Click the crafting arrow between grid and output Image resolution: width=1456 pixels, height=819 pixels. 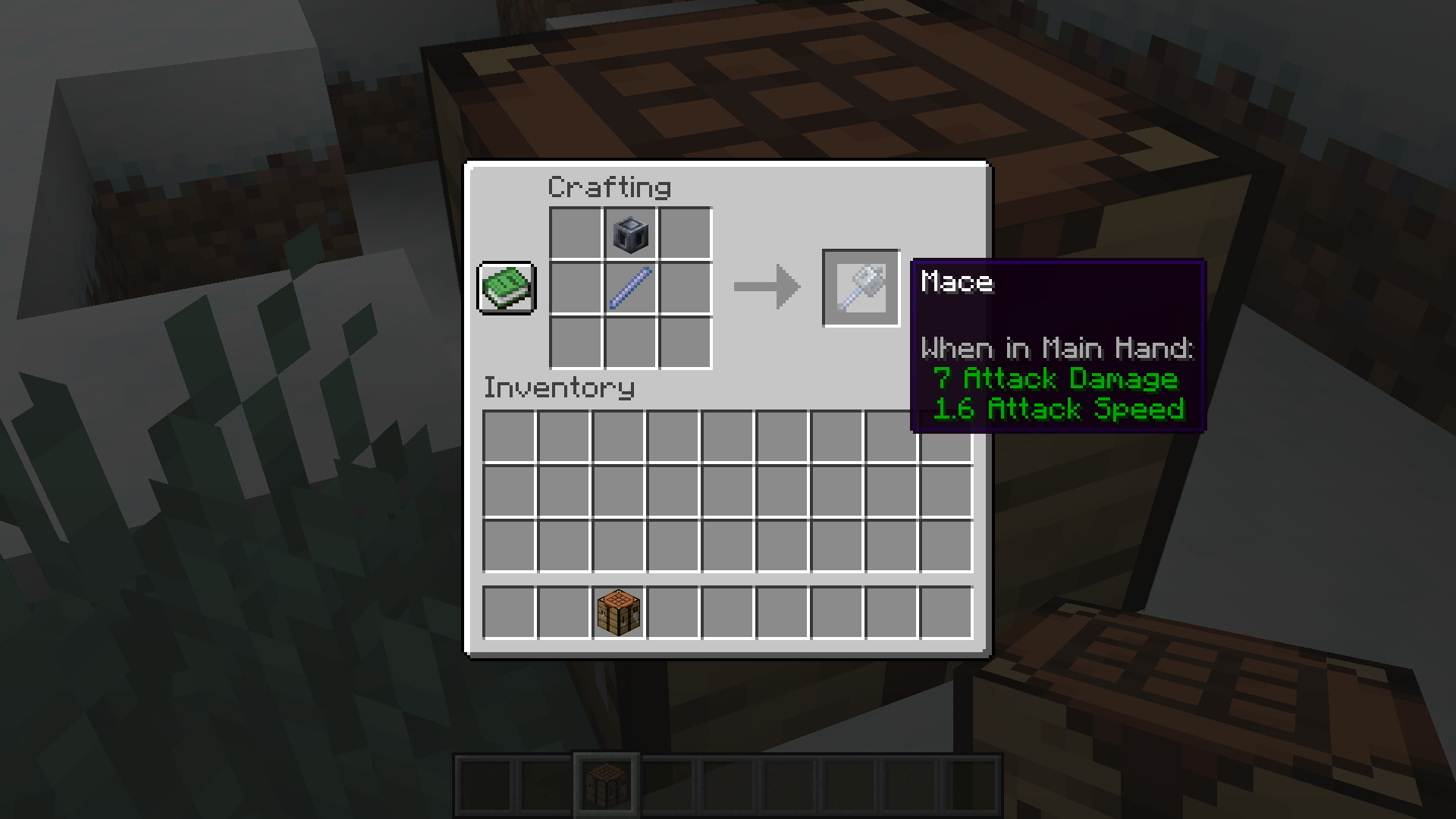766,288
